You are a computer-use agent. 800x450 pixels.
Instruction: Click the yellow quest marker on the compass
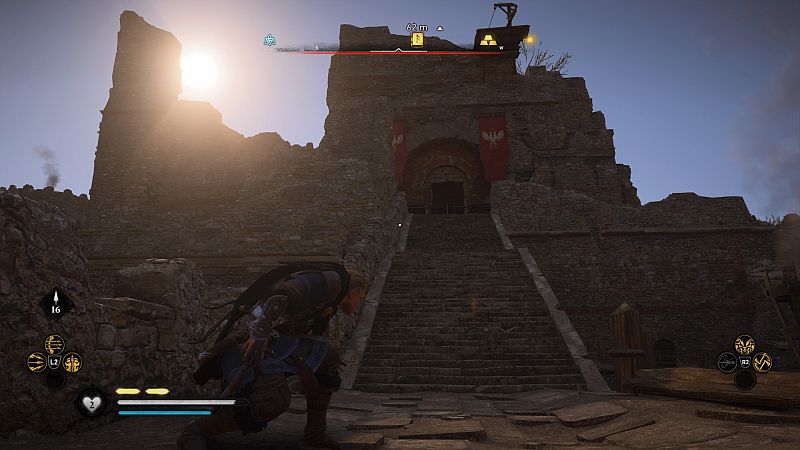418,41
